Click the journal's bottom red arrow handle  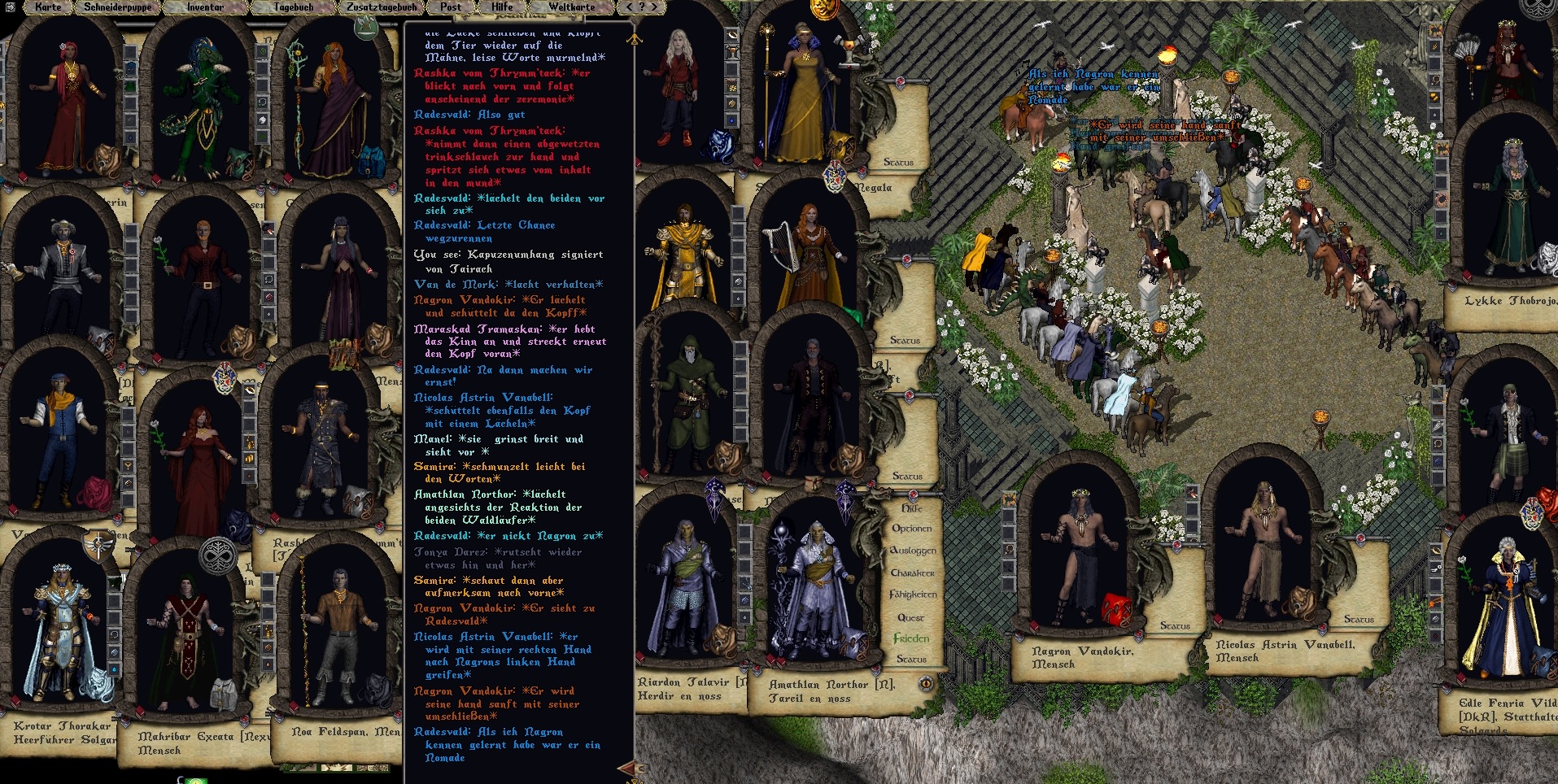coord(628,767)
